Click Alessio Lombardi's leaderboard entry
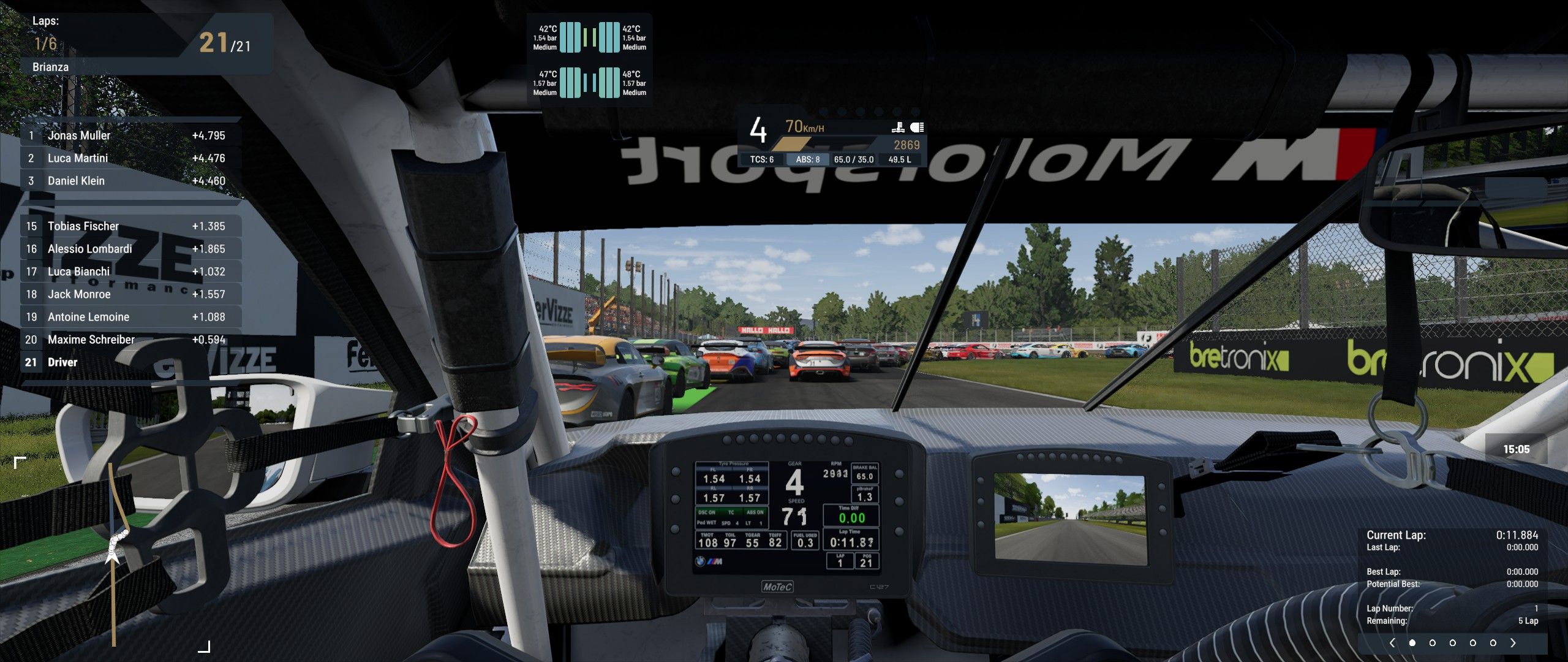Image resolution: width=1568 pixels, height=662 pixels. tap(130, 249)
